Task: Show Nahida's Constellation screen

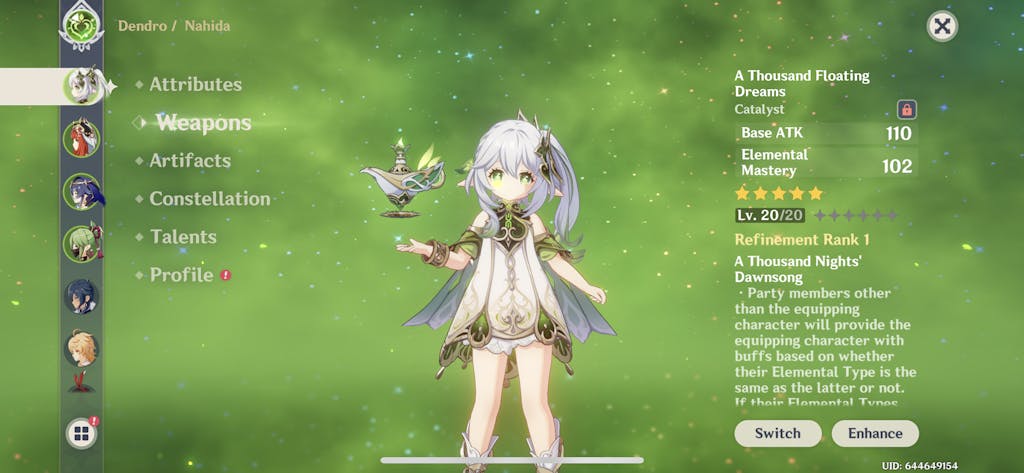Action: [x=210, y=199]
